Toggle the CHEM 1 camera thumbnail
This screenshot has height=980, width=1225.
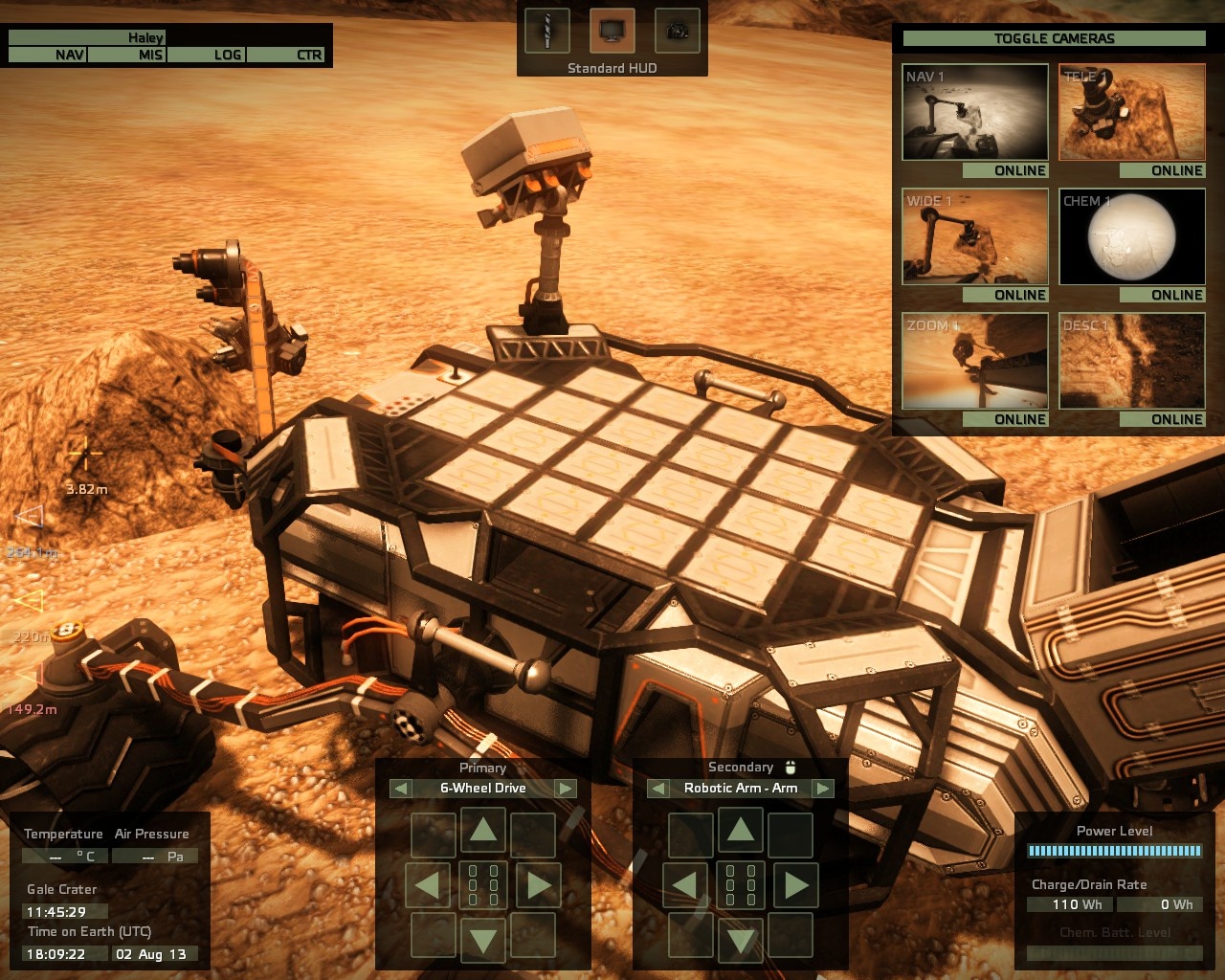pyautogui.click(x=1132, y=236)
